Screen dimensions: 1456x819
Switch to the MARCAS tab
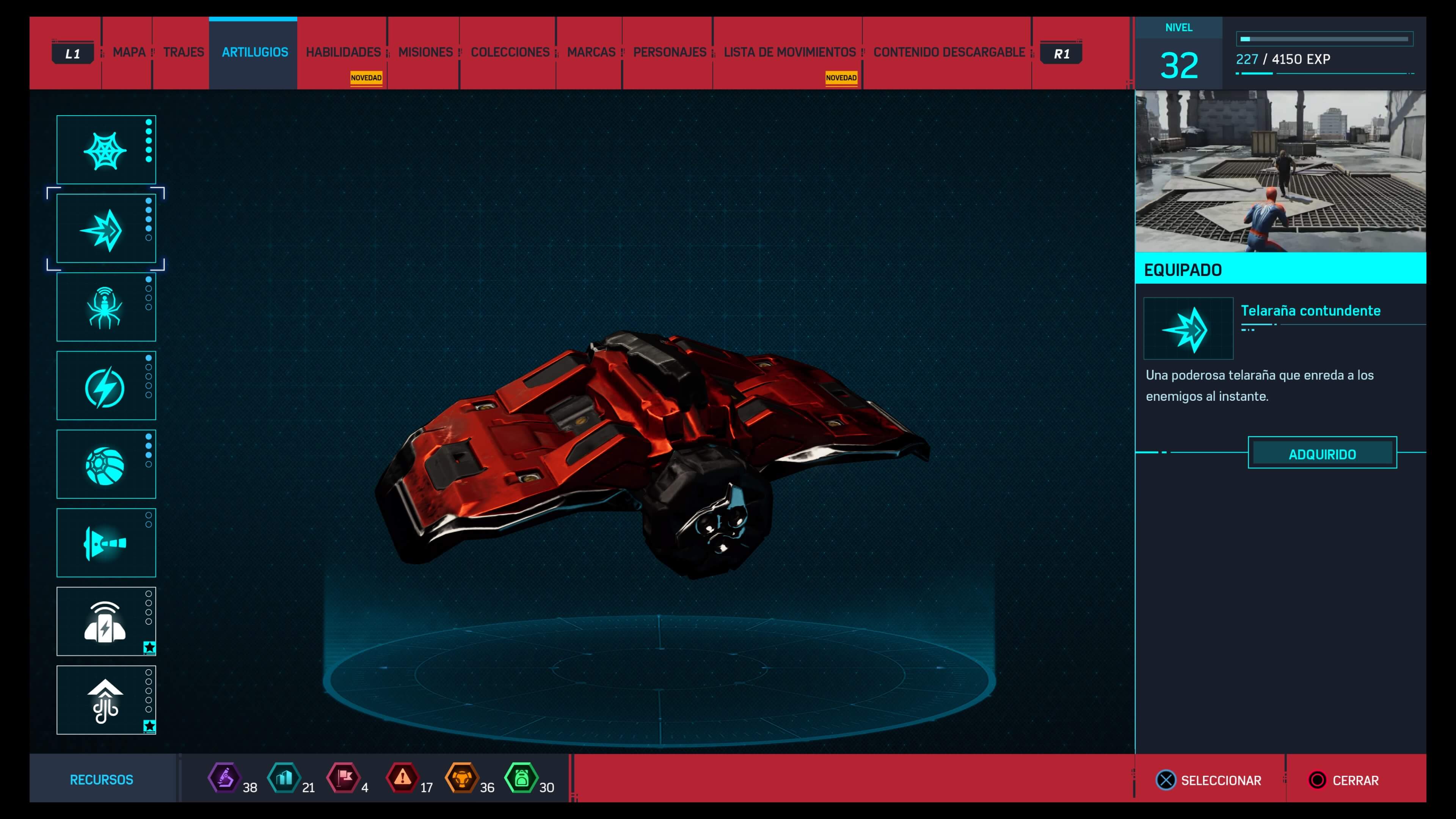pyautogui.click(x=591, y=53)
